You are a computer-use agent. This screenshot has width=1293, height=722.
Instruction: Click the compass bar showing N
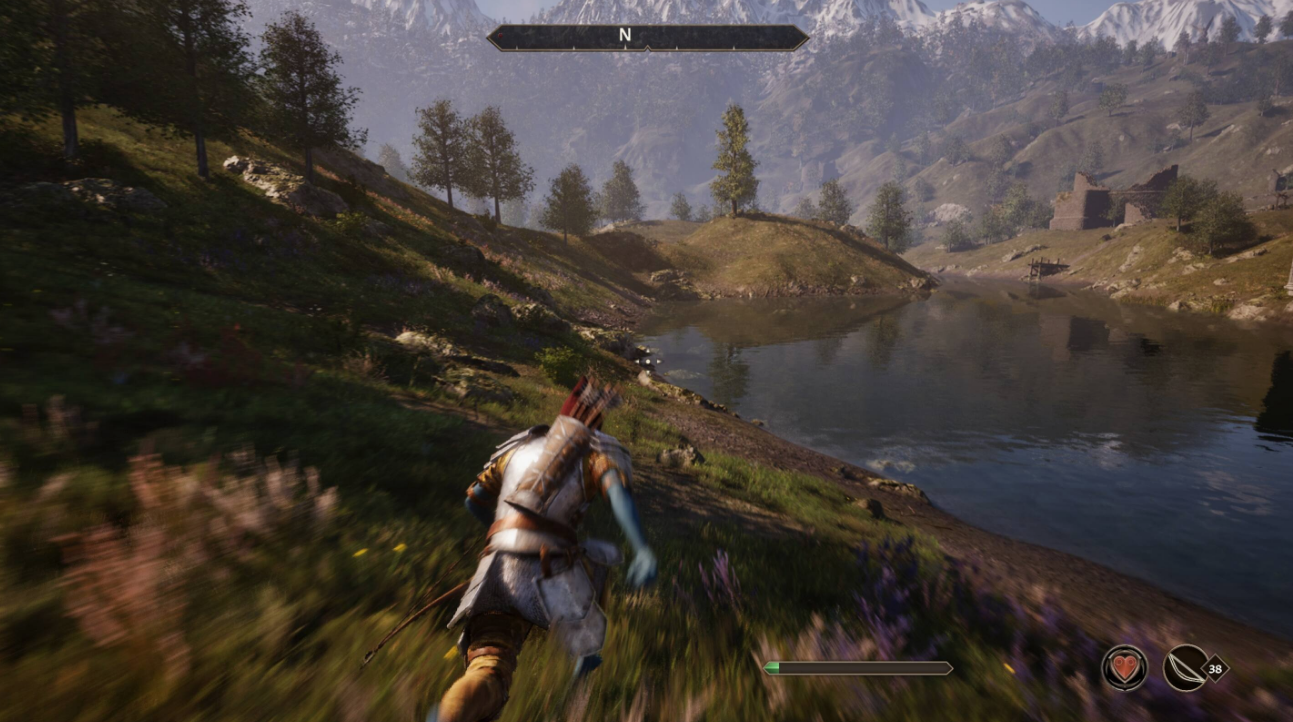tap(647, 38)
